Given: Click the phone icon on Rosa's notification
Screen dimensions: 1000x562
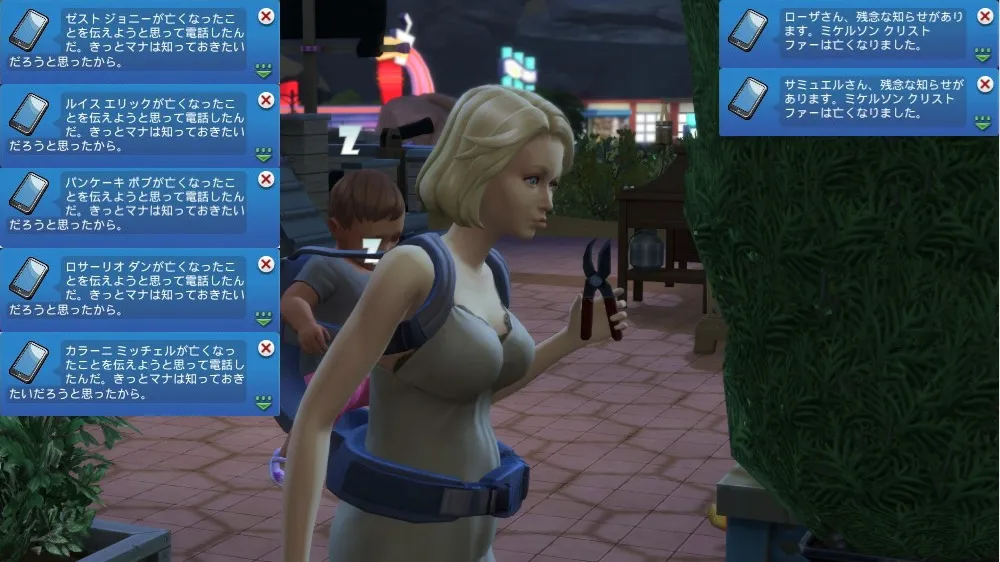Looking at the screenshot, I should coord(747,30).
